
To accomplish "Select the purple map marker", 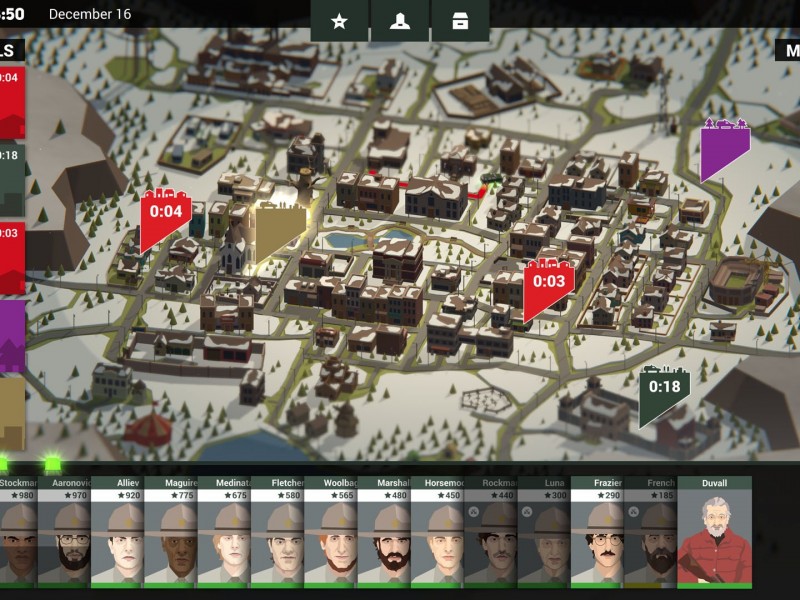I will pyautogui.click(x=724, y=148).
